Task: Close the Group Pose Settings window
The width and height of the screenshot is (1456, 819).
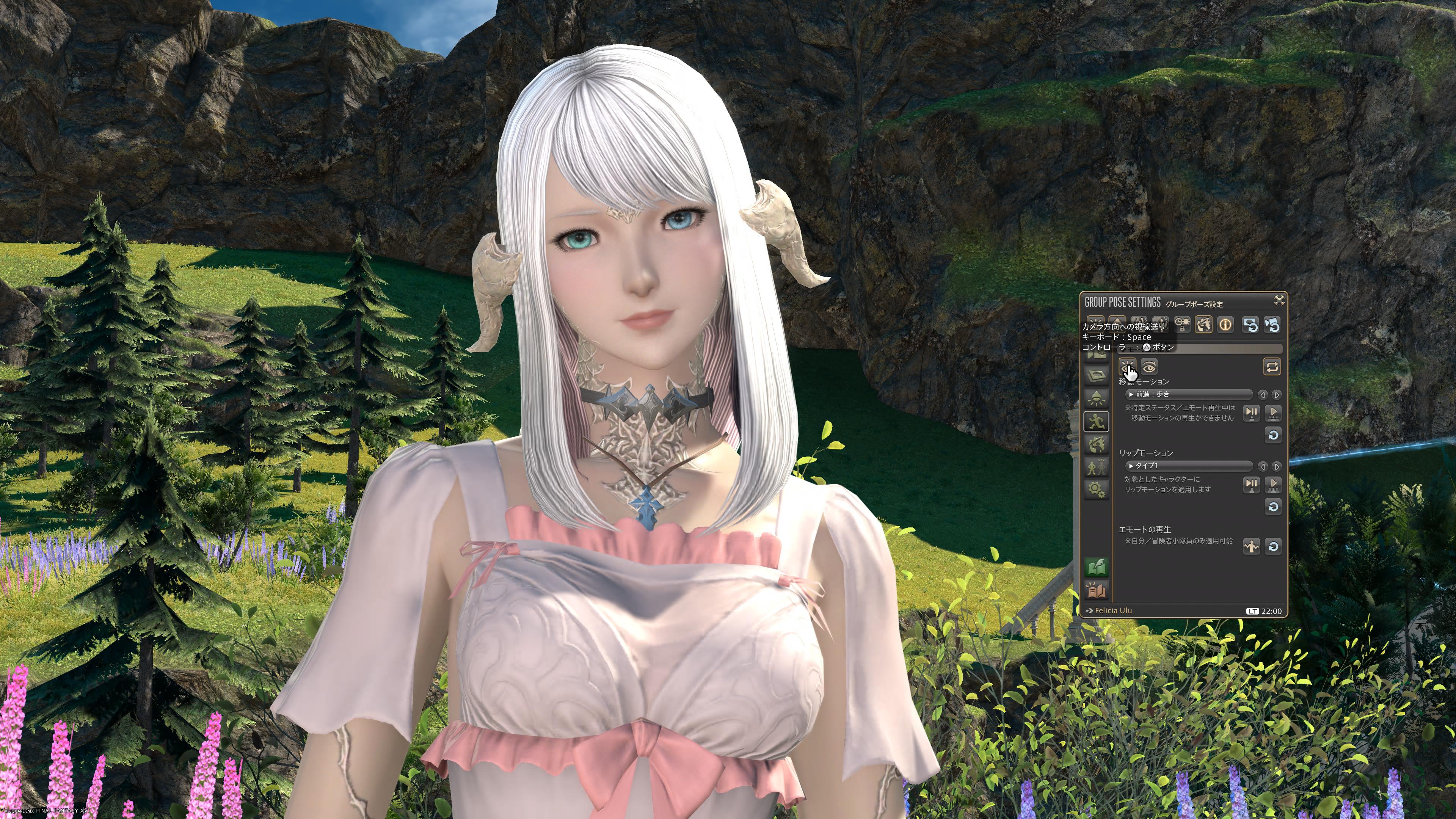Action: click(1279, 300)
